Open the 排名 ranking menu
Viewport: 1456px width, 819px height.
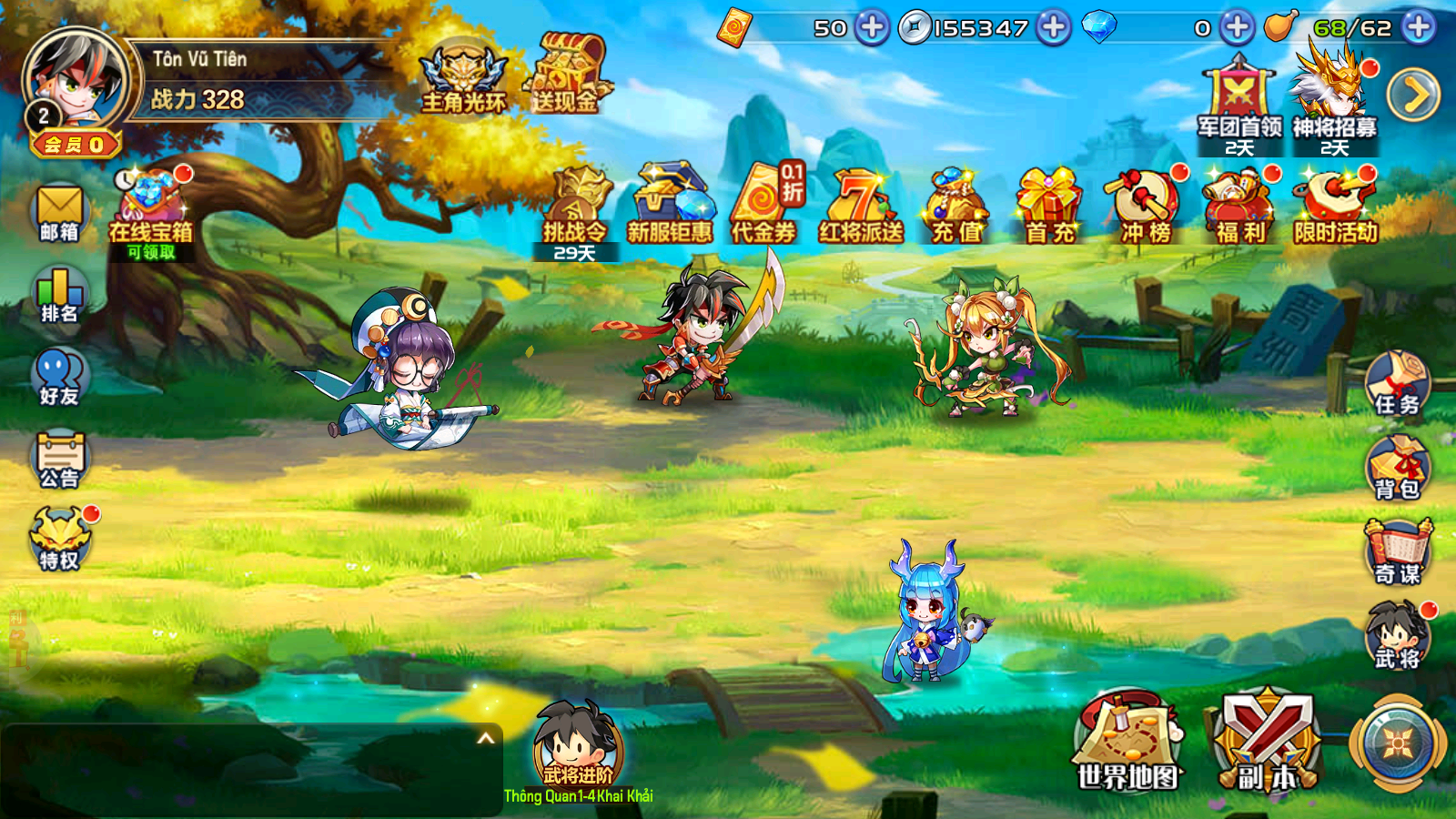(59, 295)
